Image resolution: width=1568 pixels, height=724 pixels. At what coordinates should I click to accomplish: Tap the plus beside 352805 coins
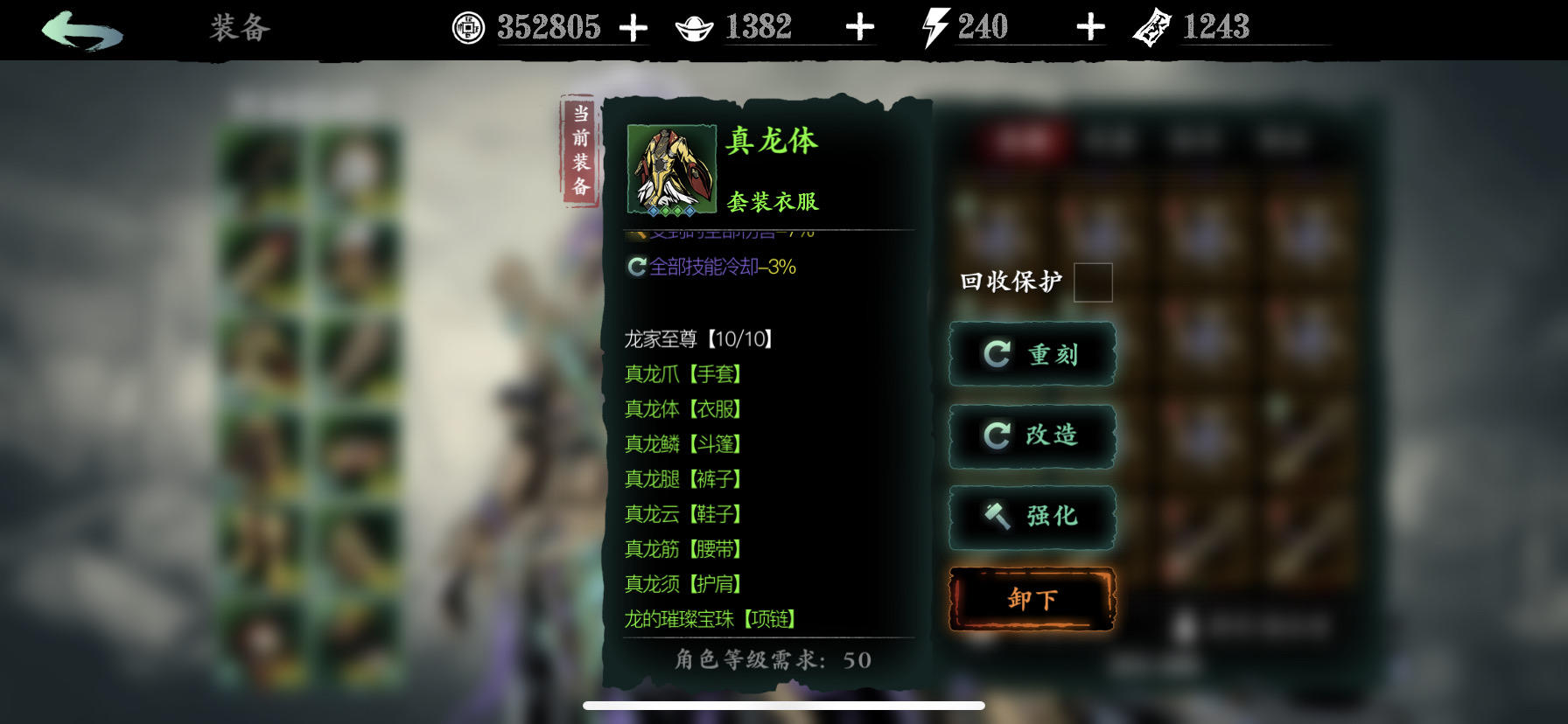(x=633, y=26)
